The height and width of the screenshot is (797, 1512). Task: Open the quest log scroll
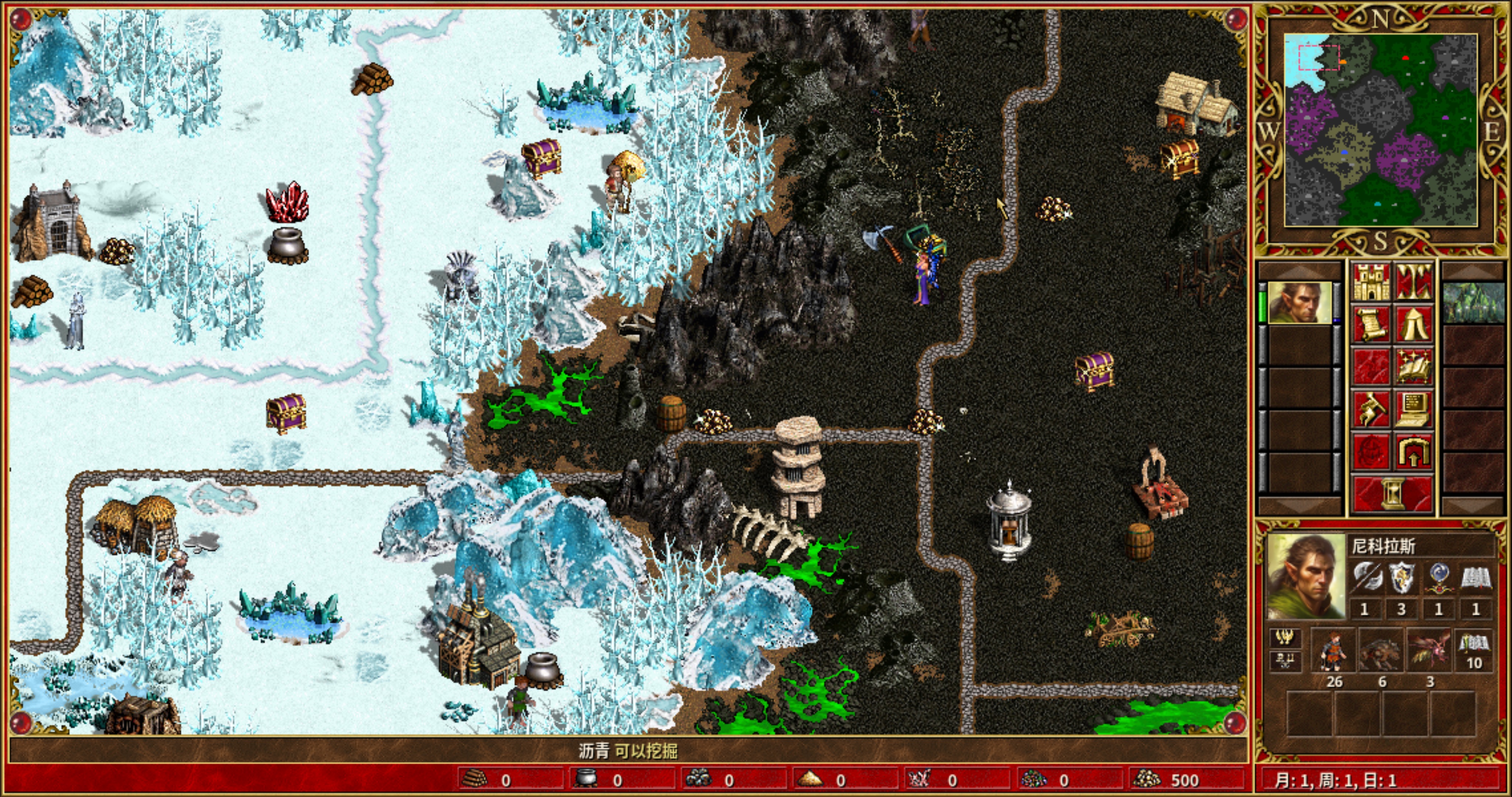point(1371,324)
